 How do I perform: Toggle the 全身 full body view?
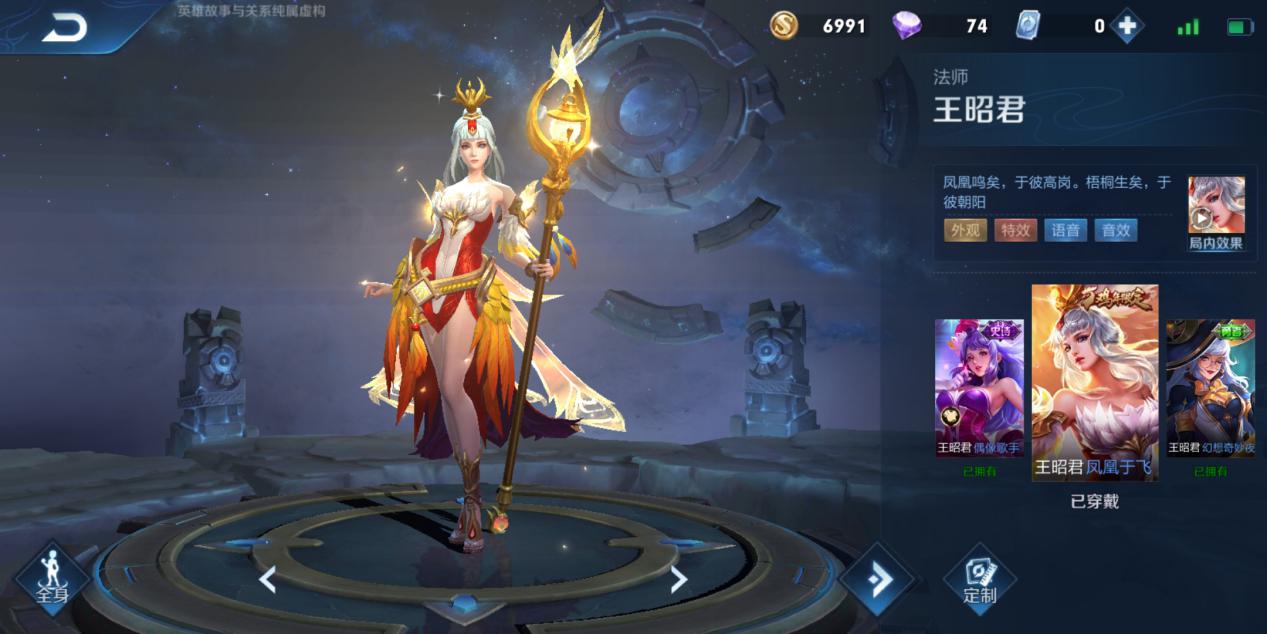click(x=52, y=578)
